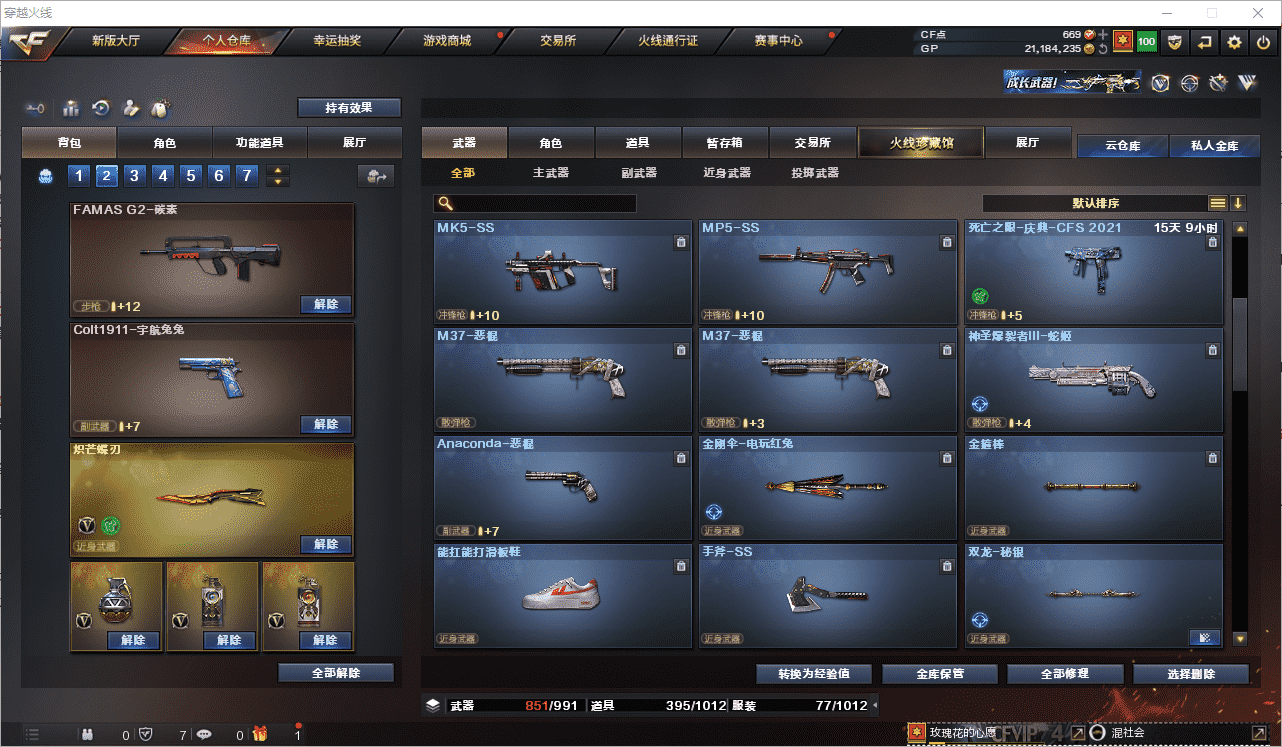Open the 默认排序 sort dropdown
The image size is (1282, 747).
point(1095,203)
